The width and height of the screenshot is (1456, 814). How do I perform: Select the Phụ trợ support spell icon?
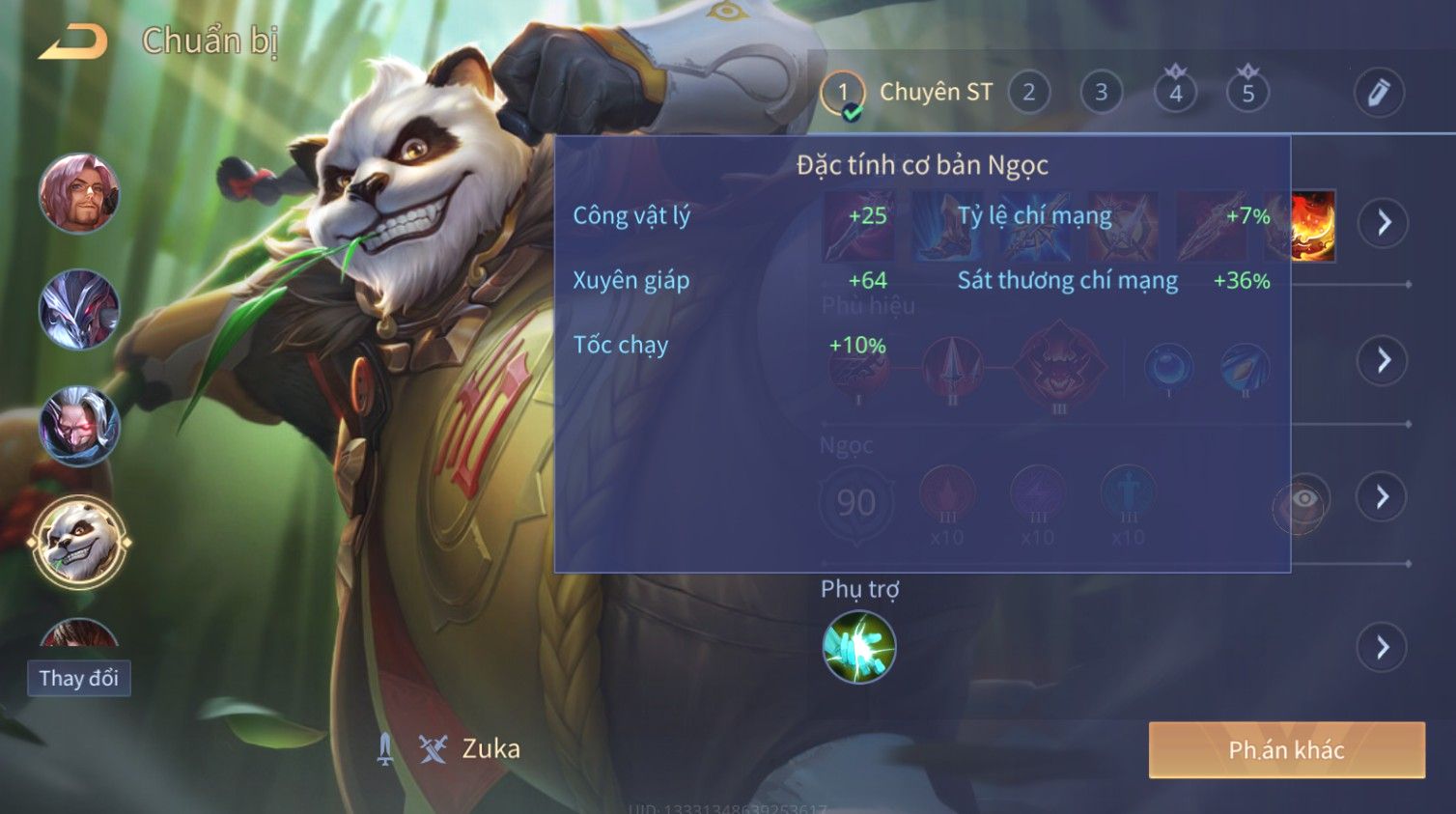pos(858,647)
